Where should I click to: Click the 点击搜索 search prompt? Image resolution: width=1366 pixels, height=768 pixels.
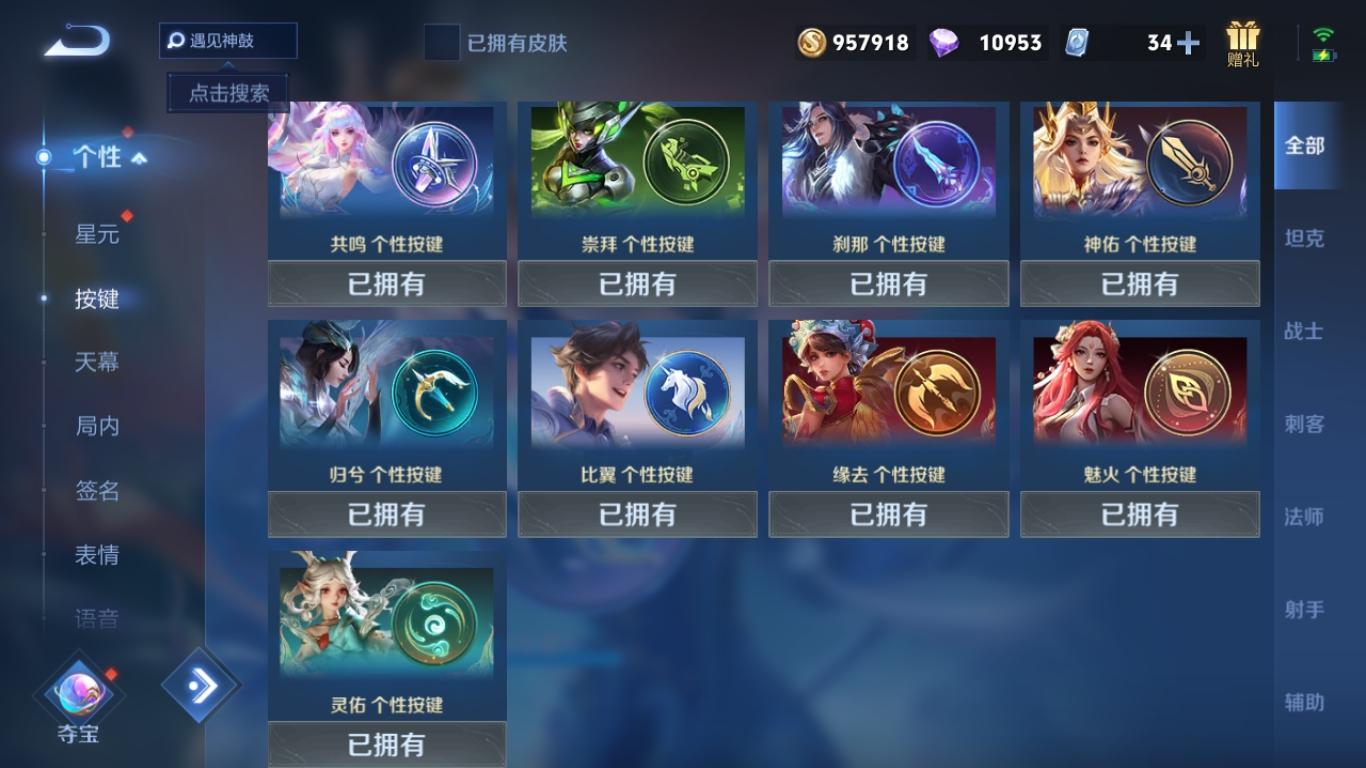(x=227, y=91)
